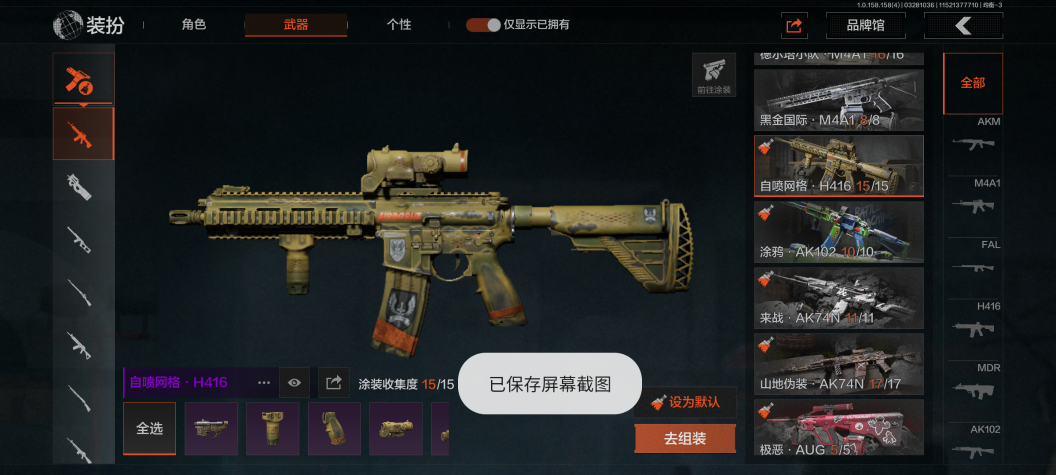1056x475 pixels.
Task: Open the 前往涂装 paint shortcut
Action: [x=713, y=75]
